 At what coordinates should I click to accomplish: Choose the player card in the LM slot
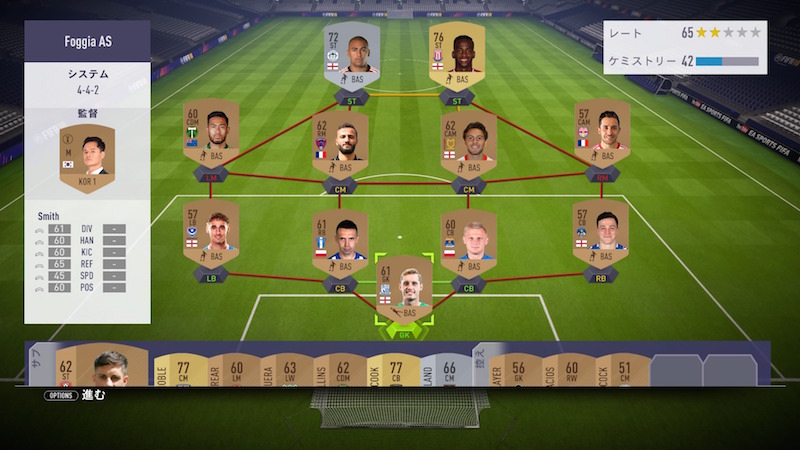tap(210, 138)
